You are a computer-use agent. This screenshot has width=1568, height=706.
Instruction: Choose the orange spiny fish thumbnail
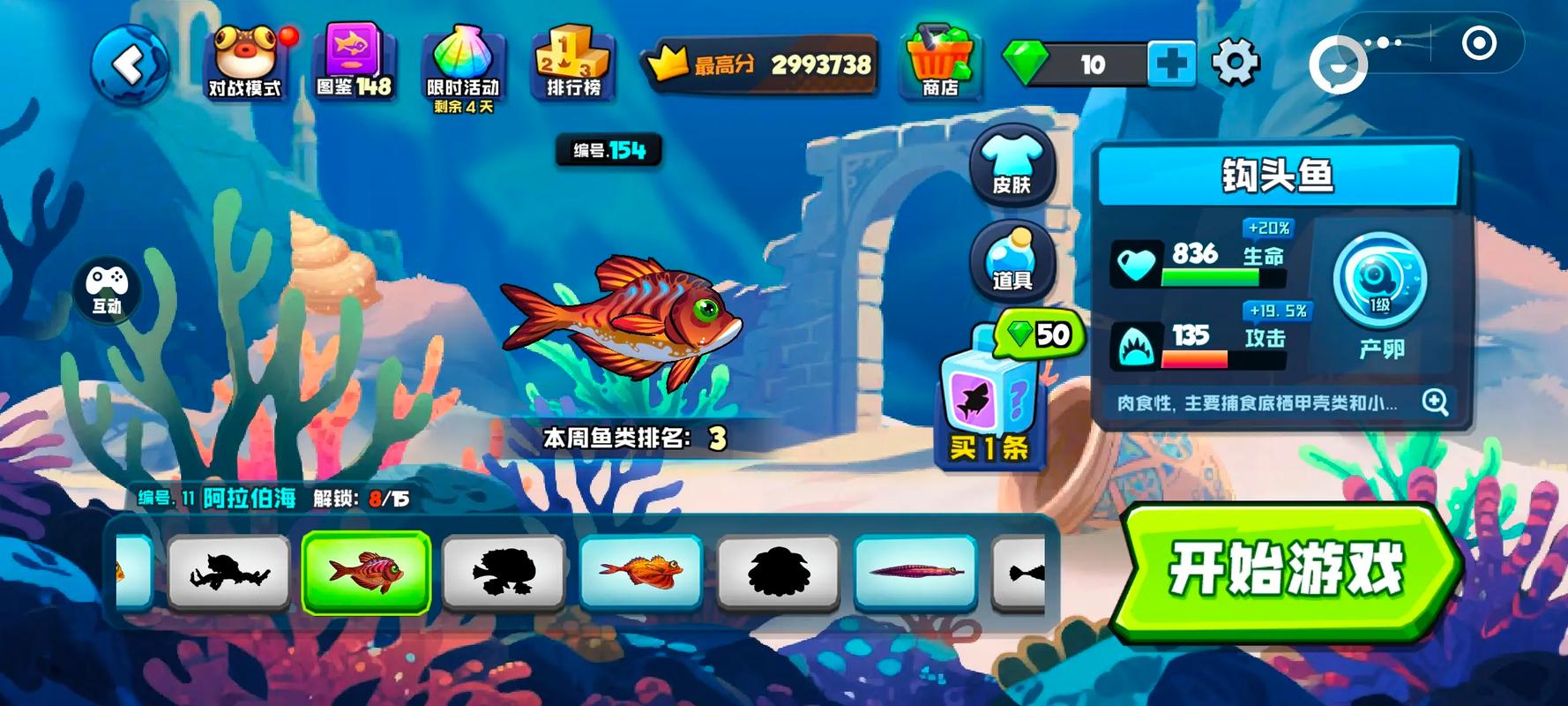640,572
